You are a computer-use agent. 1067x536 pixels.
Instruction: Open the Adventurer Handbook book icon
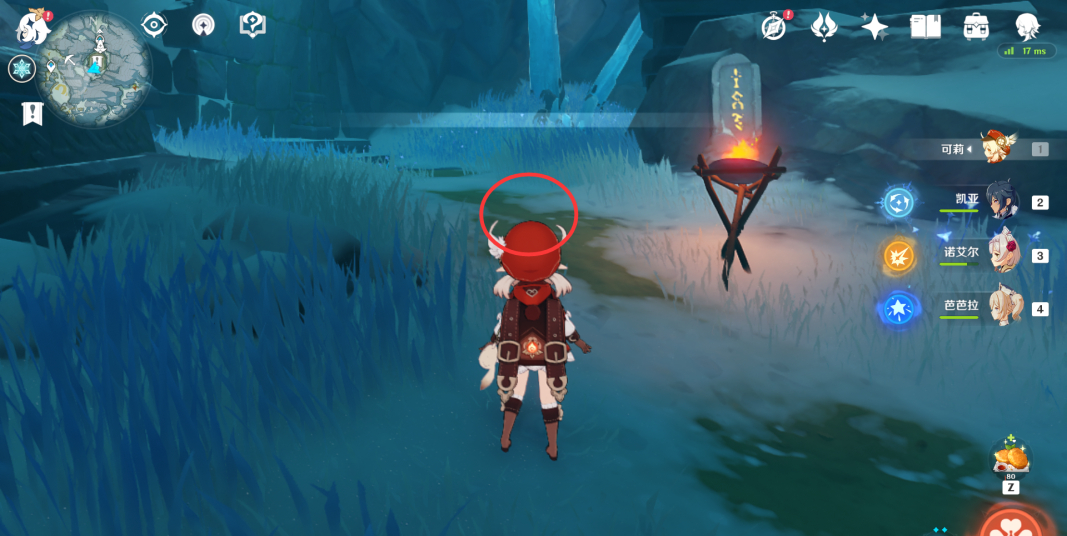[925, 27]
